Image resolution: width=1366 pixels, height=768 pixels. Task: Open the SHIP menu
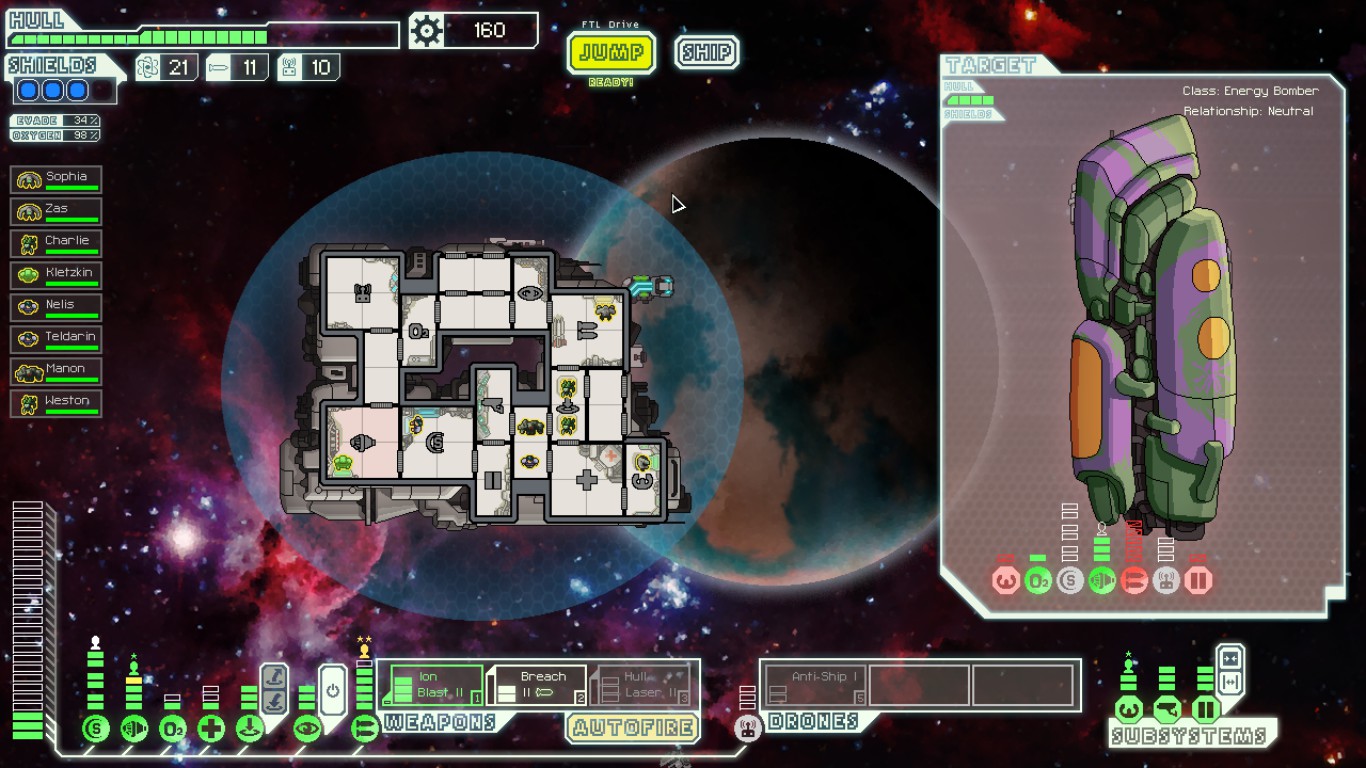(x=706, y=52)
